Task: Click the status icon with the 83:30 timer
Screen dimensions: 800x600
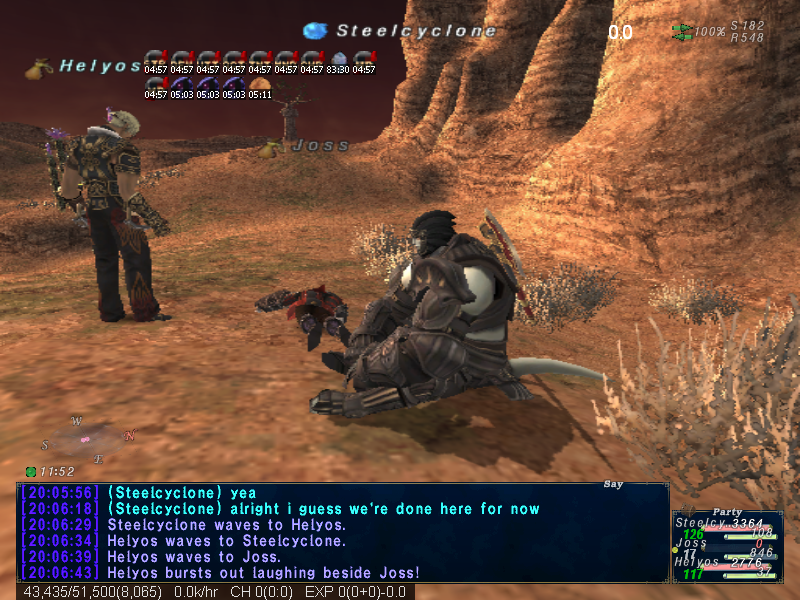Action: point(338,57)
